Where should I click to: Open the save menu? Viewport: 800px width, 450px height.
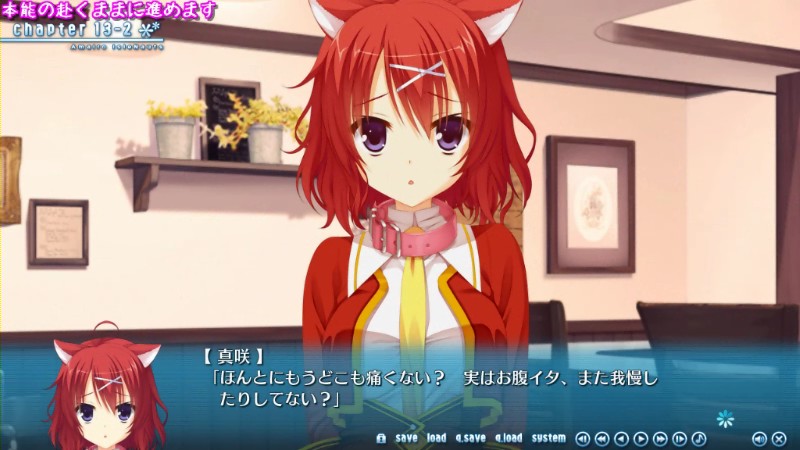point(406,438)
